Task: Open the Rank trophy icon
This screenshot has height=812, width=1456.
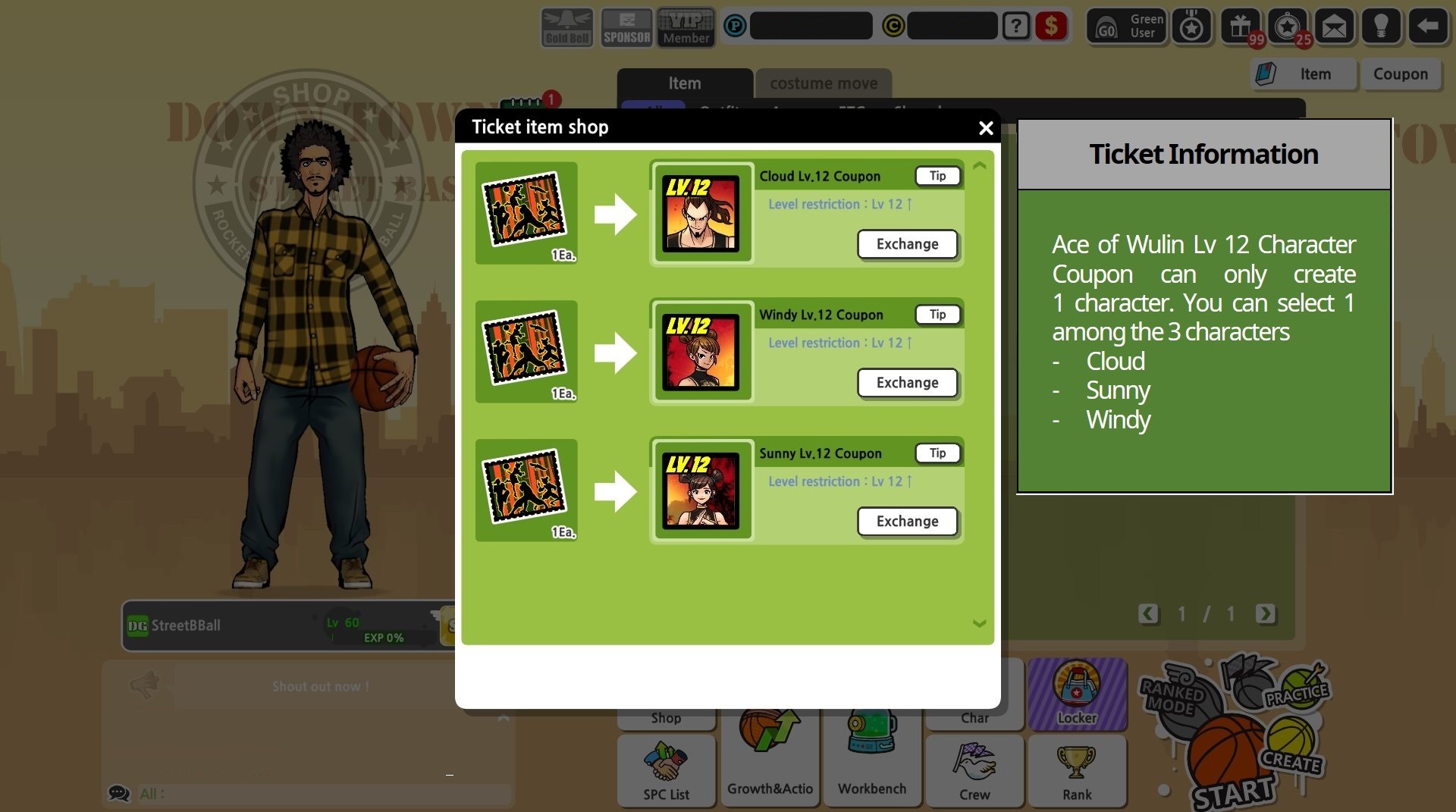Action: click(1077, 772)
